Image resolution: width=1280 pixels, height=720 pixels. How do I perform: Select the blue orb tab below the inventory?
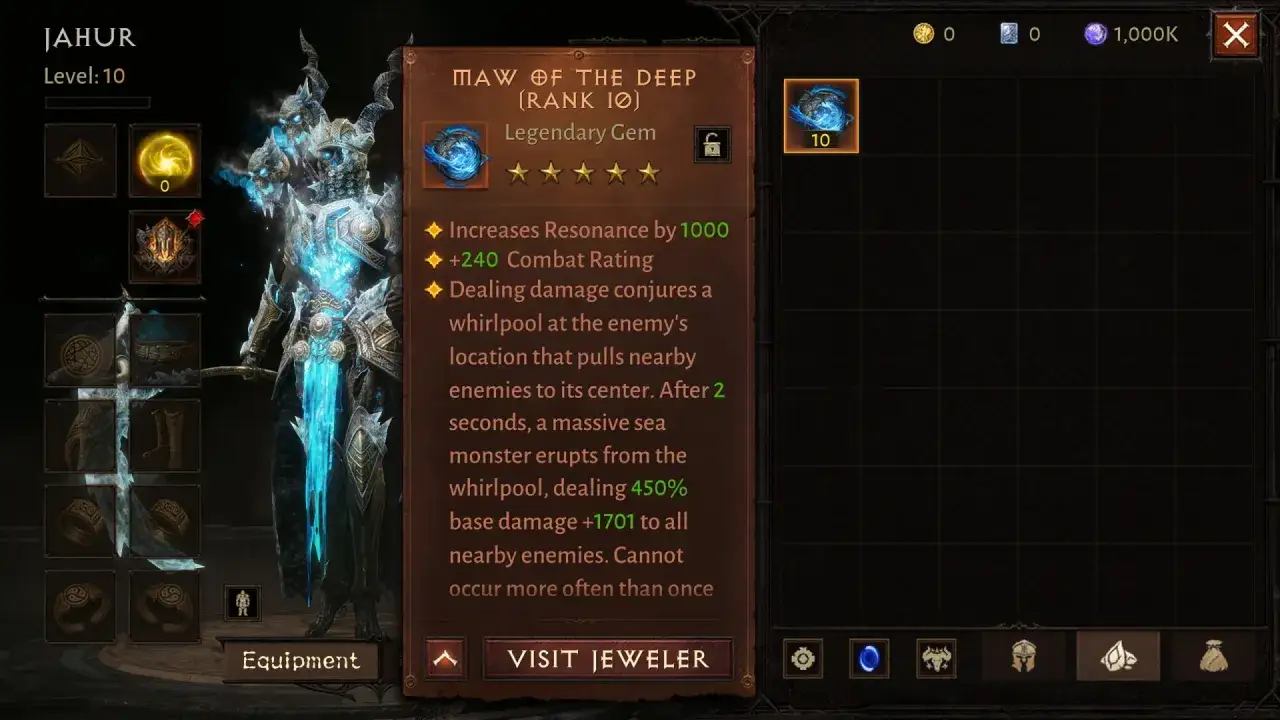click(x=870, y=658)
